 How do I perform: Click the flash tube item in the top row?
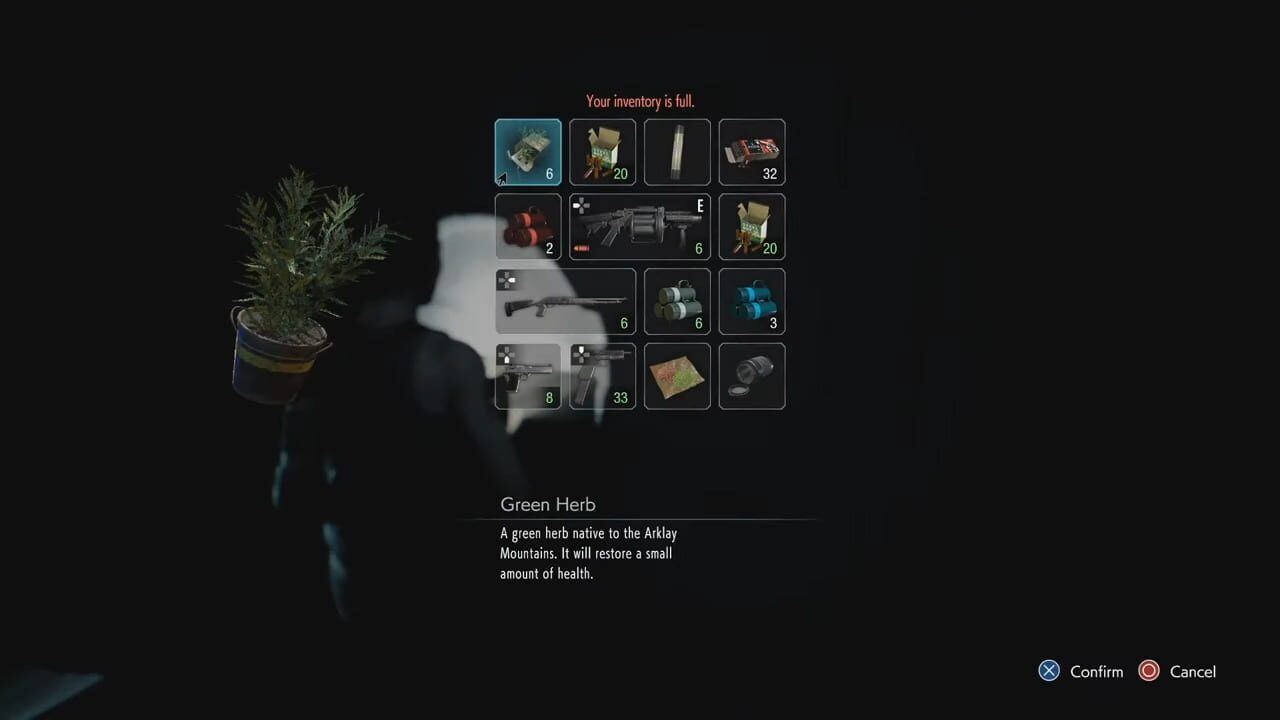coord(677,152)
